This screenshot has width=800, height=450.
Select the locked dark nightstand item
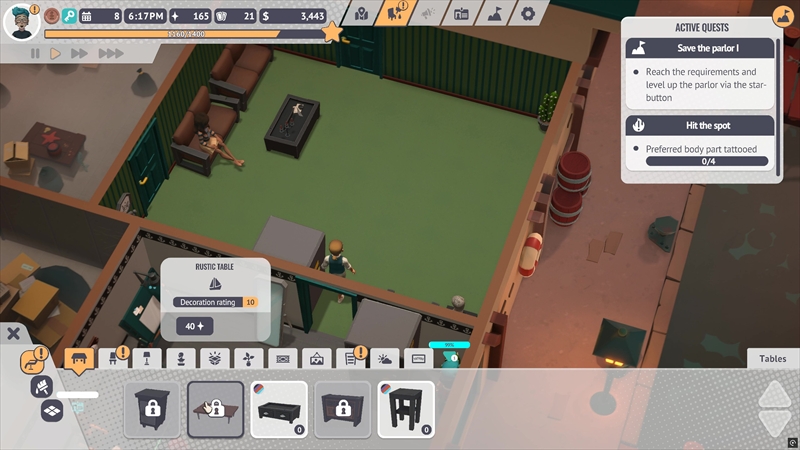(152, 409)
